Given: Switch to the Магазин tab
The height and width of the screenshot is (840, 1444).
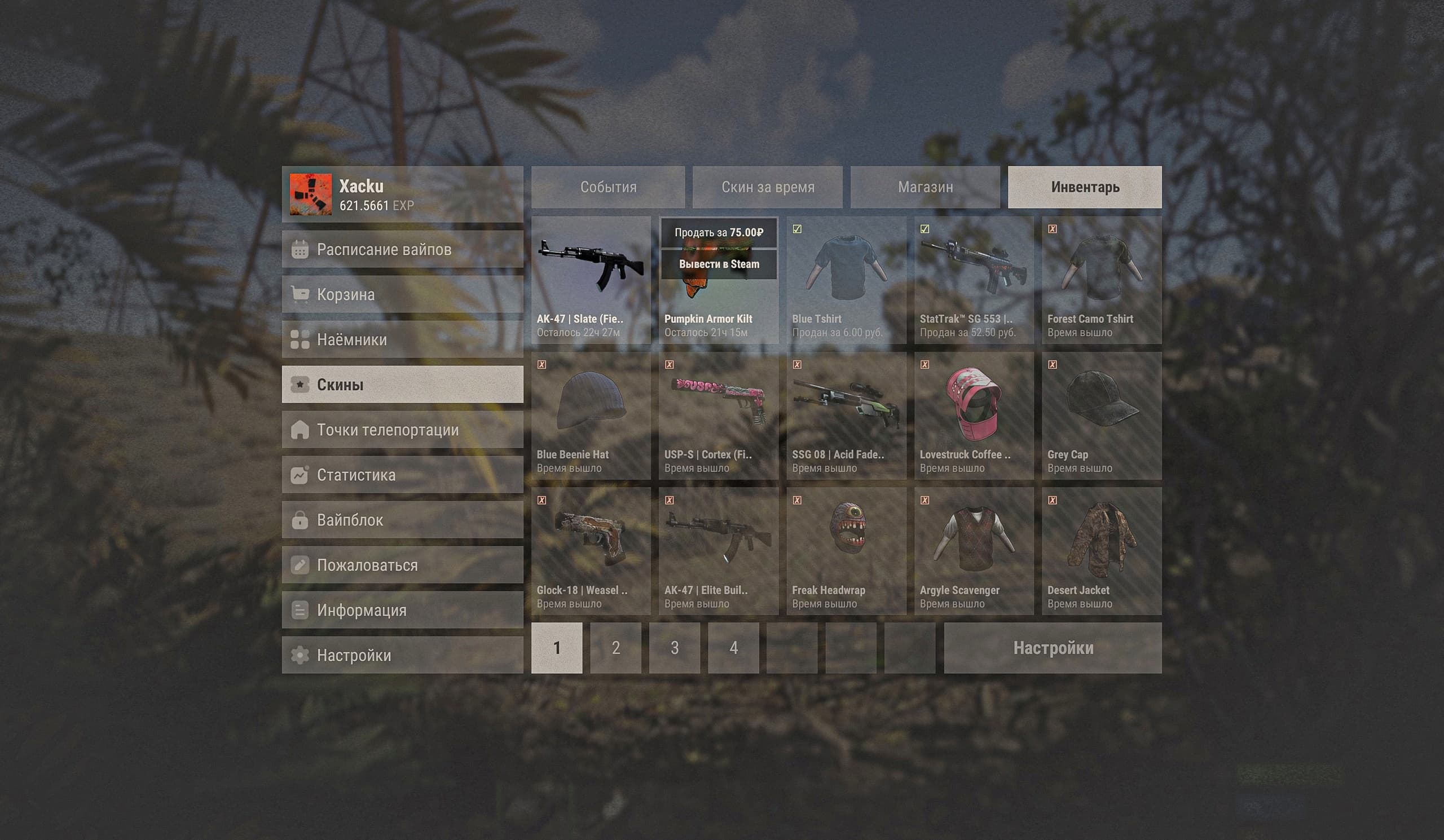Looking at the screenshot, I should pyautogui.click(x=925, y=187).
